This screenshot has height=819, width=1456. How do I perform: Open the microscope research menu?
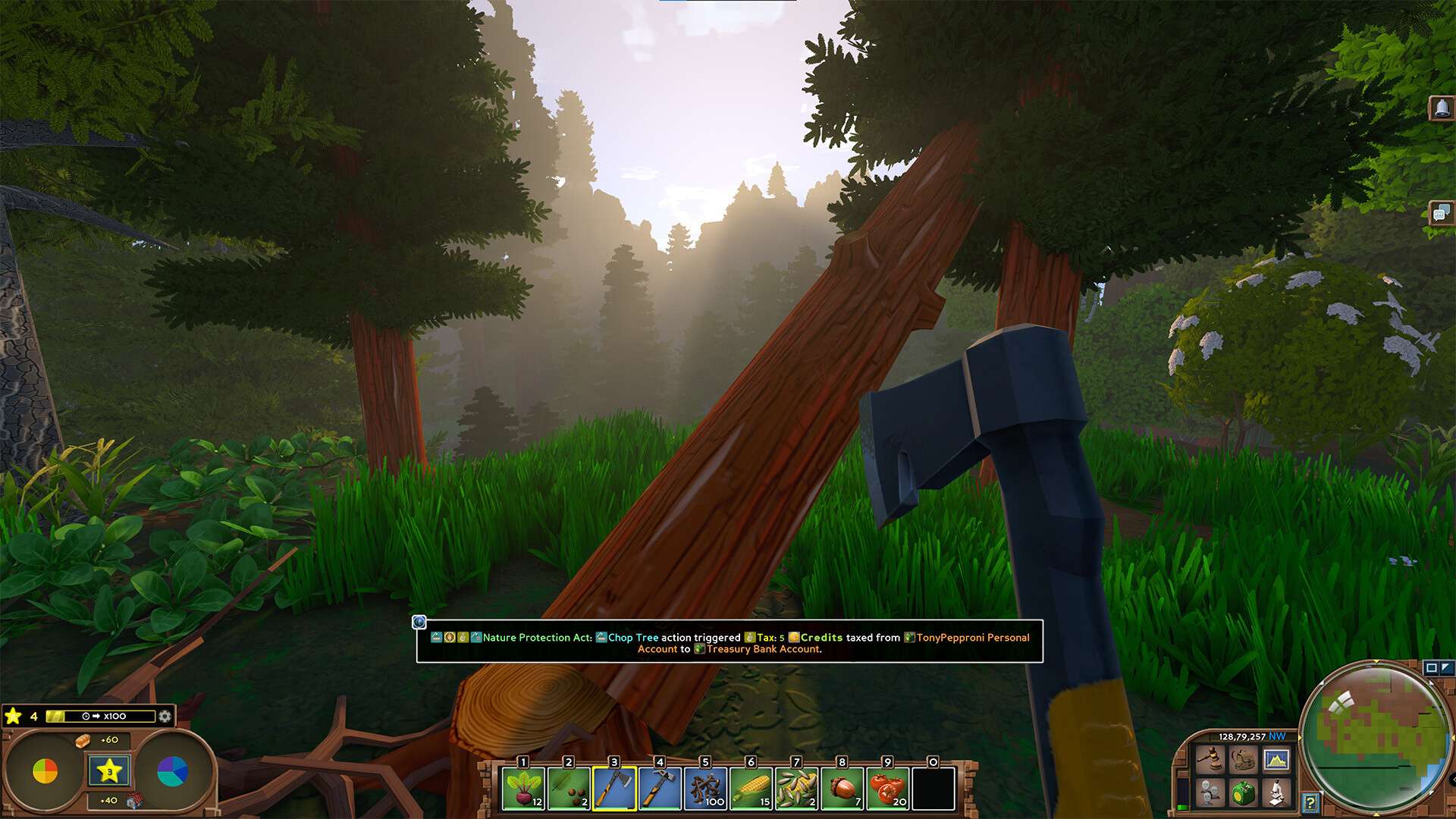click(1276, 793)
